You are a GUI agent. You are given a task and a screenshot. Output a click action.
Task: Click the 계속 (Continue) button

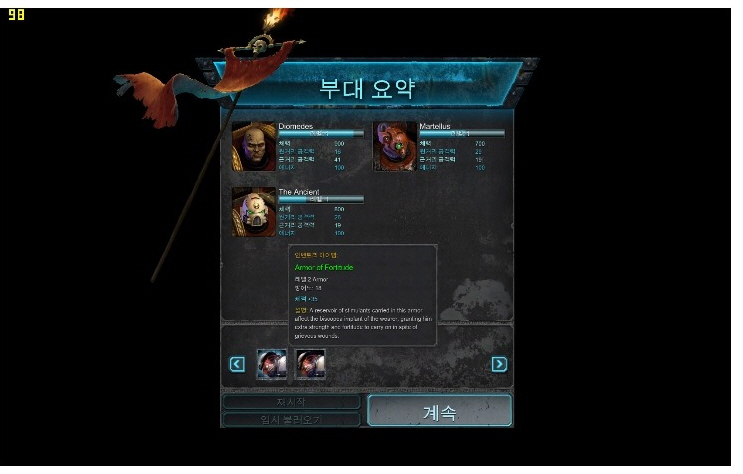(439, 411)
